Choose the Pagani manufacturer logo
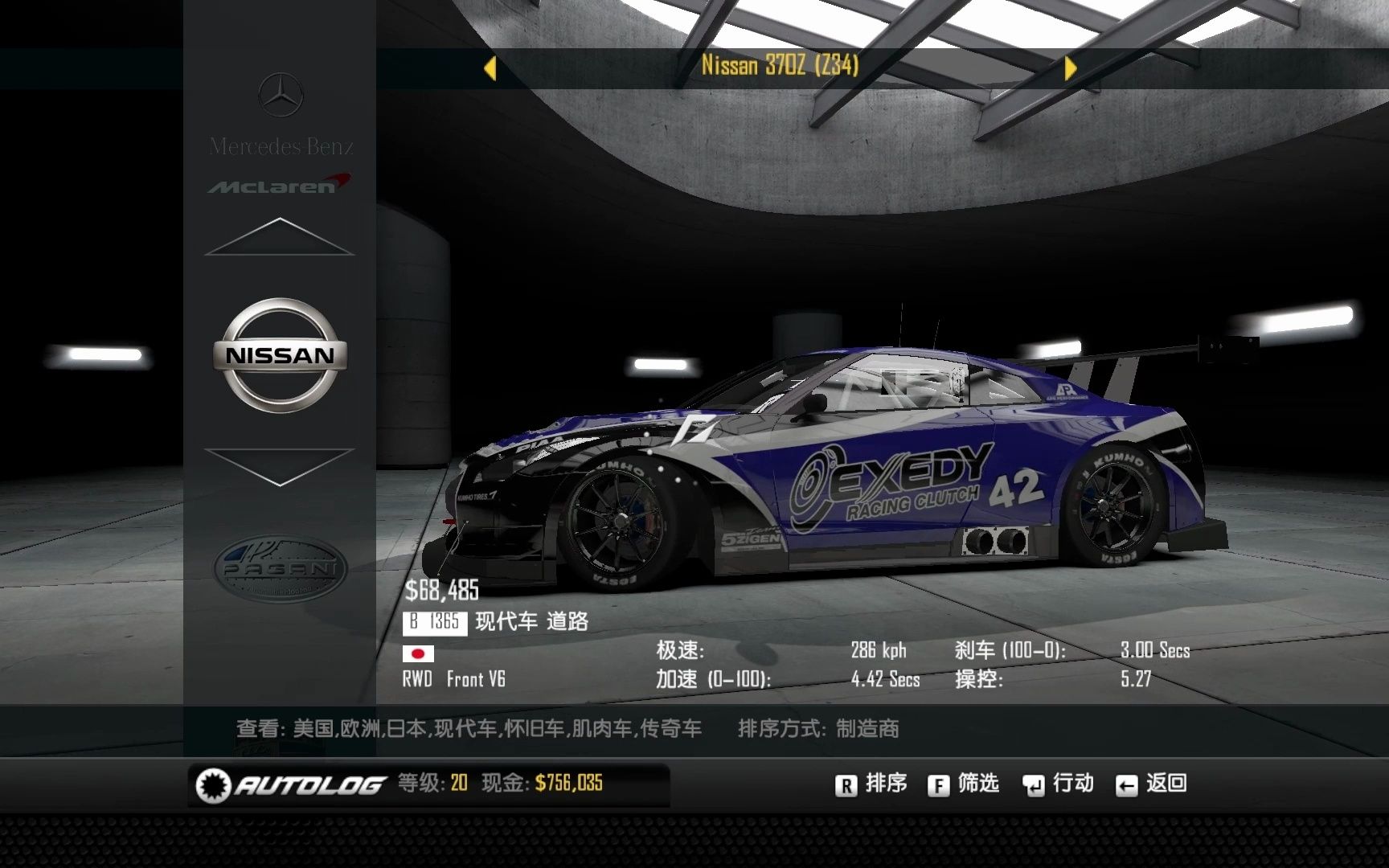The image size is (1389, 868). 280,568
